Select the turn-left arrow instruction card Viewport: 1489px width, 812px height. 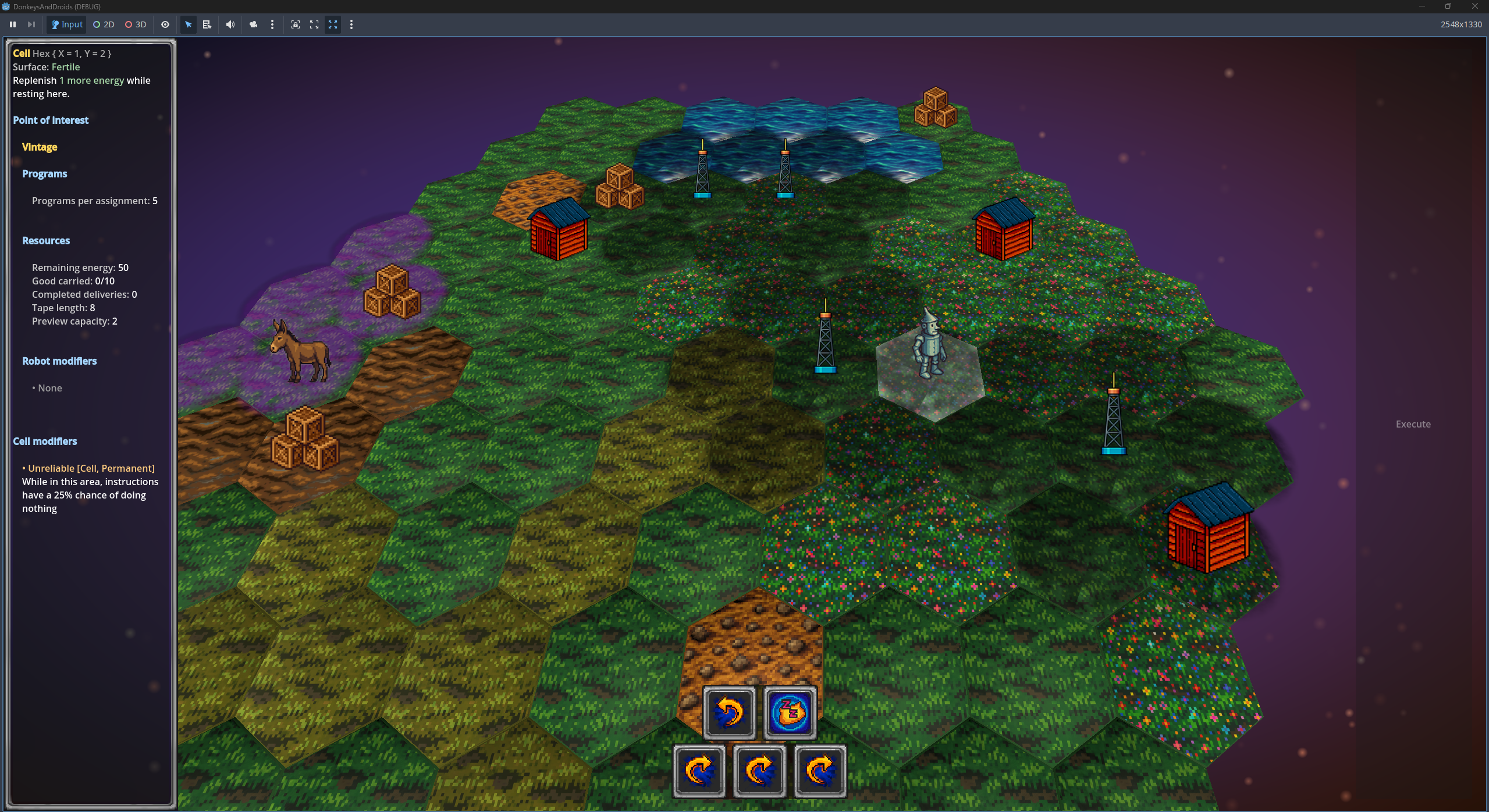point(729,713)
